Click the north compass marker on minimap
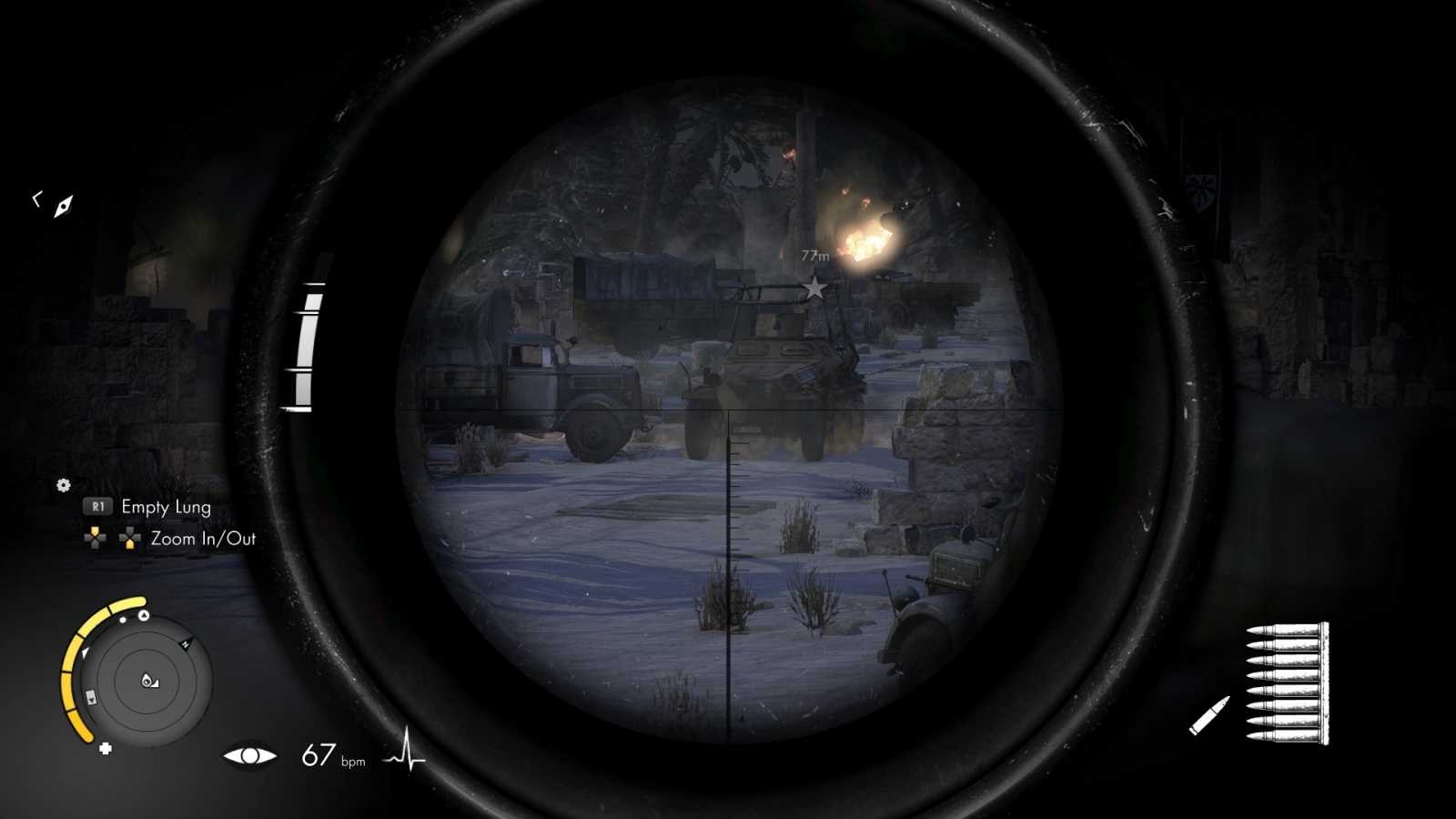The width and height of the screenshot is (1456, 819). [x=186, y=643]
